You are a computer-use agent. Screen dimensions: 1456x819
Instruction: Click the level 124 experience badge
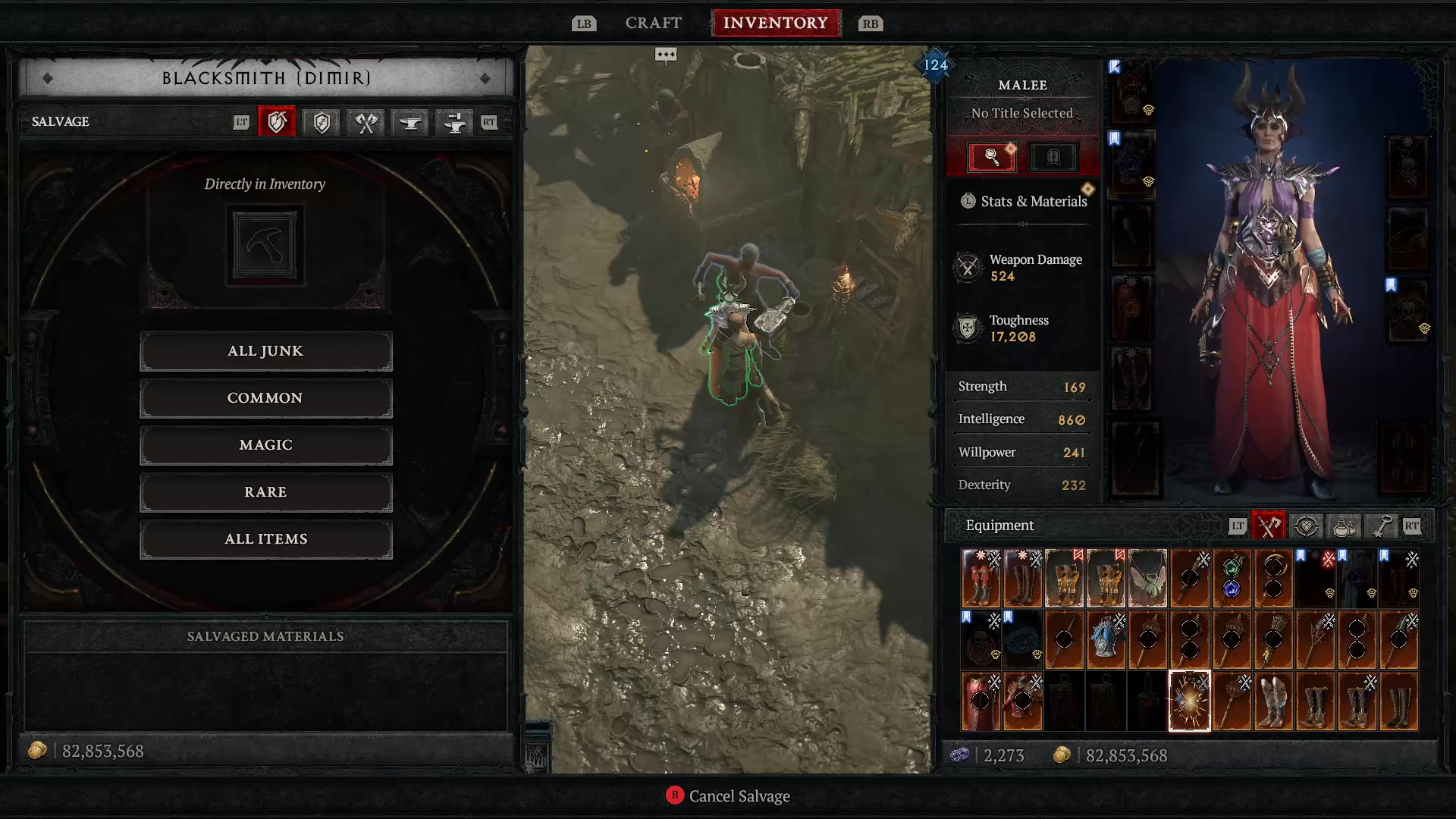pos(935,66)
